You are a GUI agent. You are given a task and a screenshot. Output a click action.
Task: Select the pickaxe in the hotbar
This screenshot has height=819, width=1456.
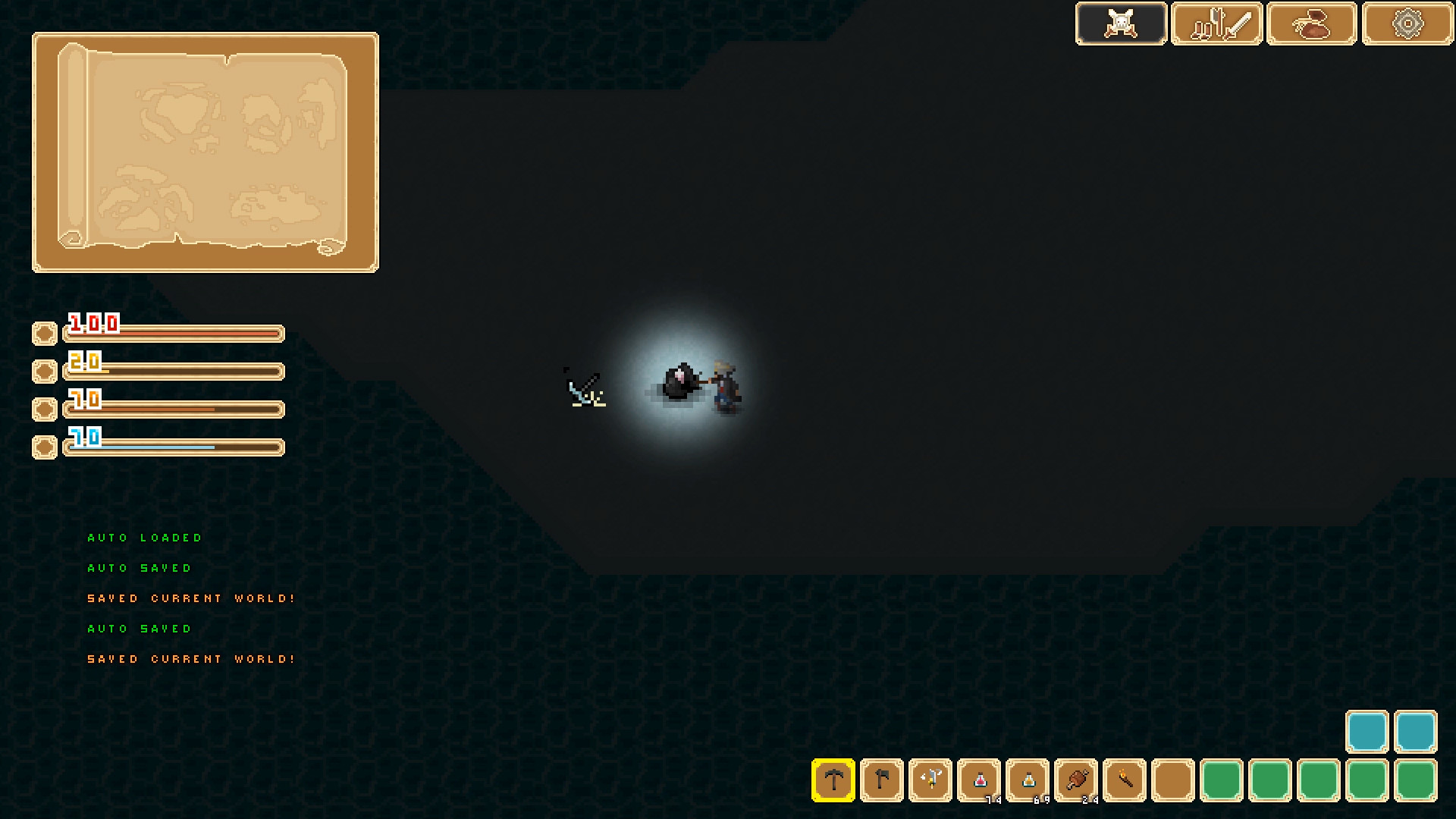coord(833,780)
